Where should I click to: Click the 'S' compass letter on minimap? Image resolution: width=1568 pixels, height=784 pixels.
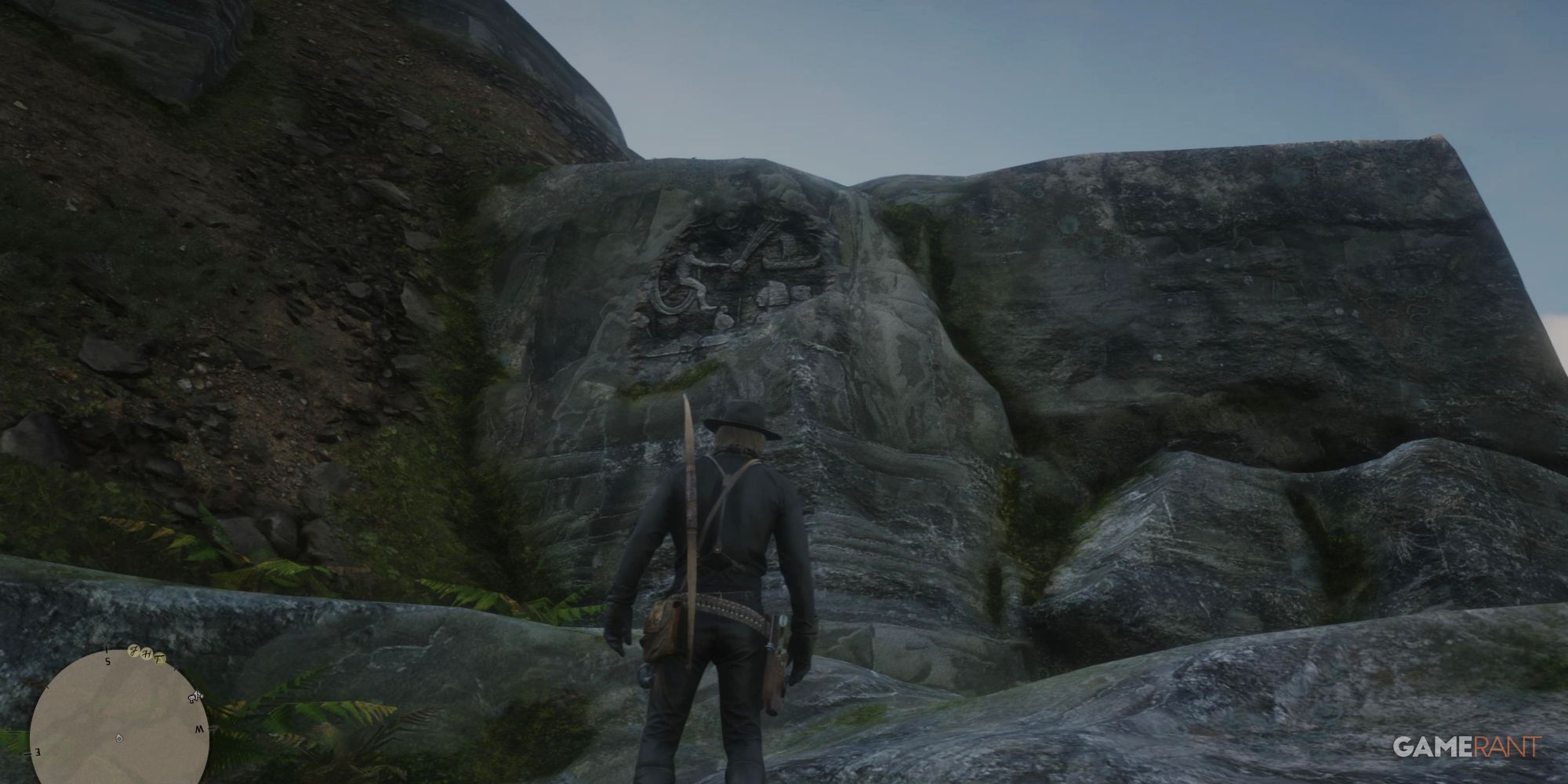[108, 661]
